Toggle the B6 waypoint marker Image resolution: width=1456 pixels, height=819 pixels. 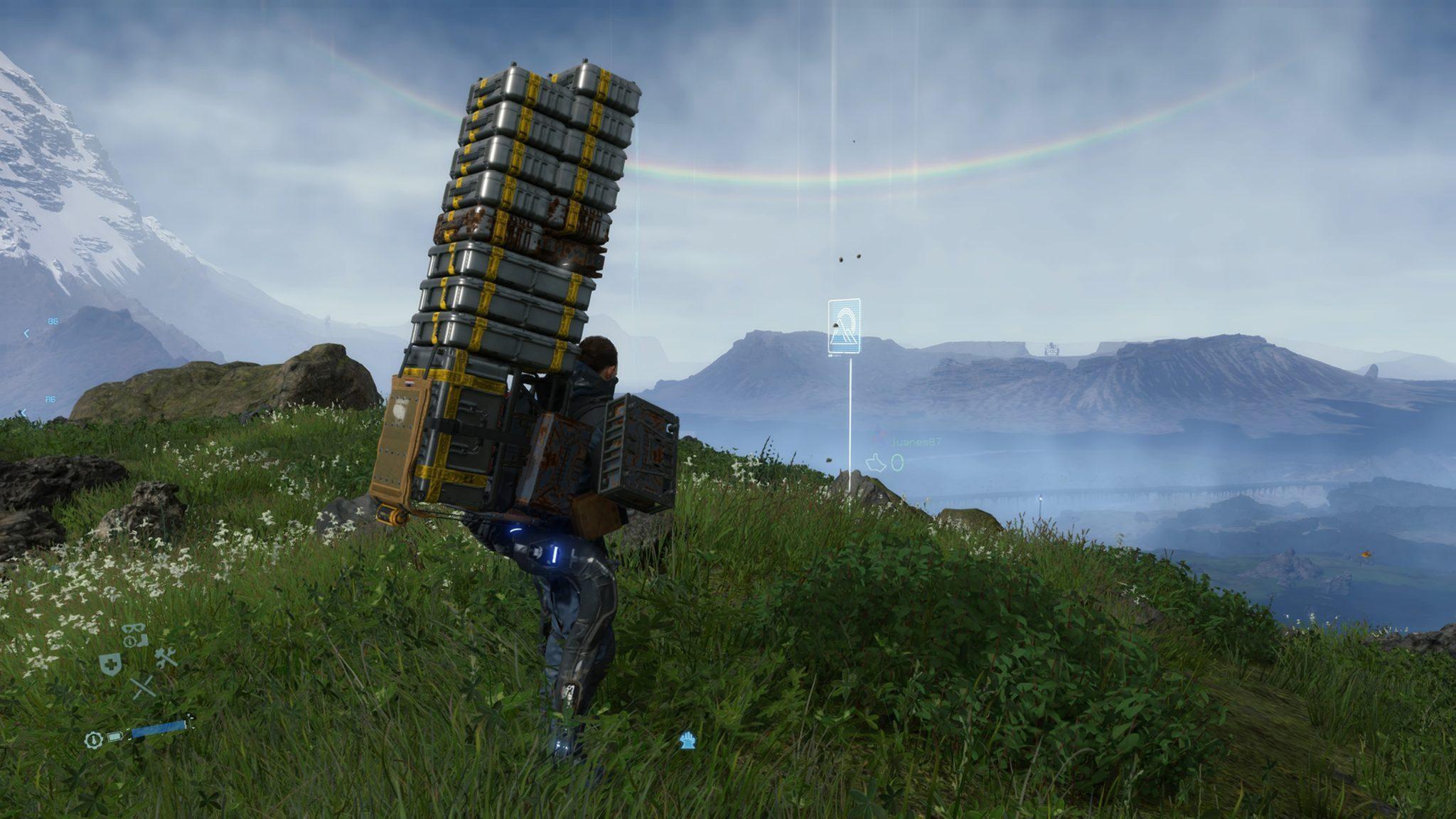click(53, 321)
